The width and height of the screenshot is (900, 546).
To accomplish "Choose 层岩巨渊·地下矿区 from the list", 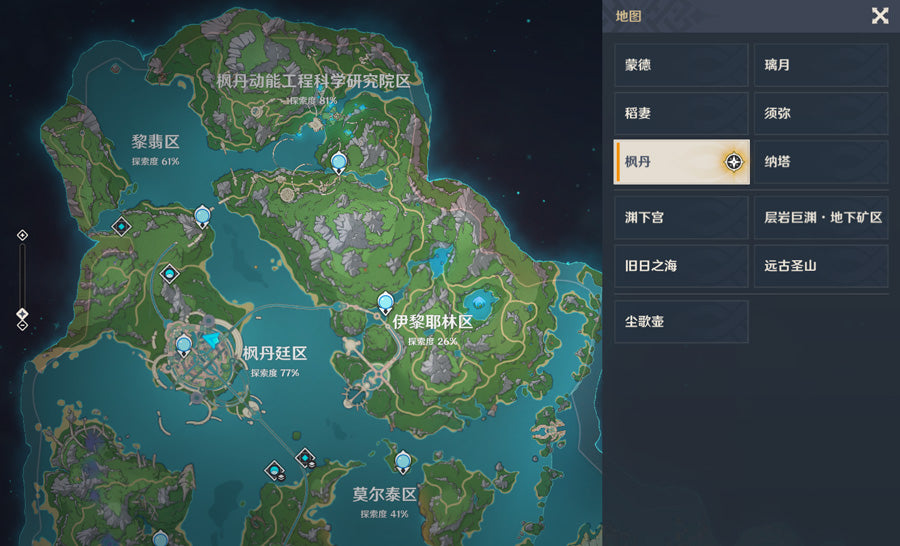I will tap(820, 217).
